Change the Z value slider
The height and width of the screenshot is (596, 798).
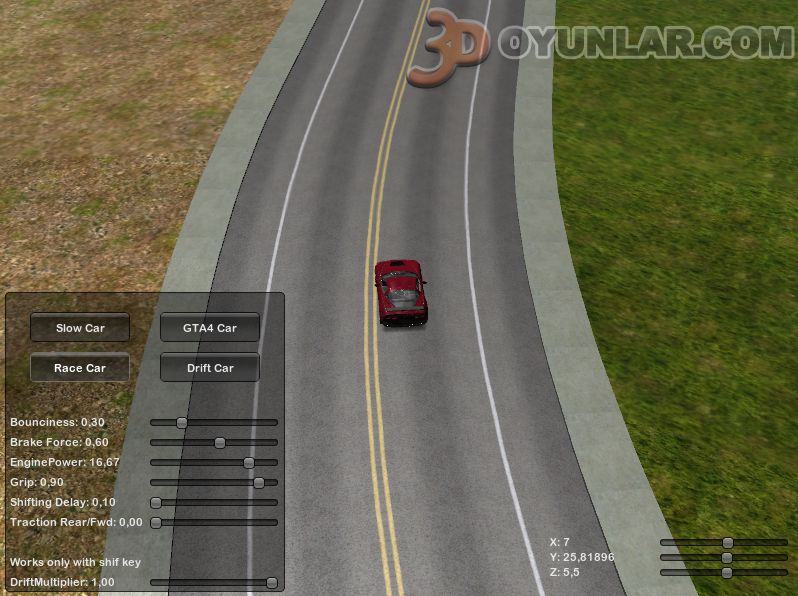point(727,572)
